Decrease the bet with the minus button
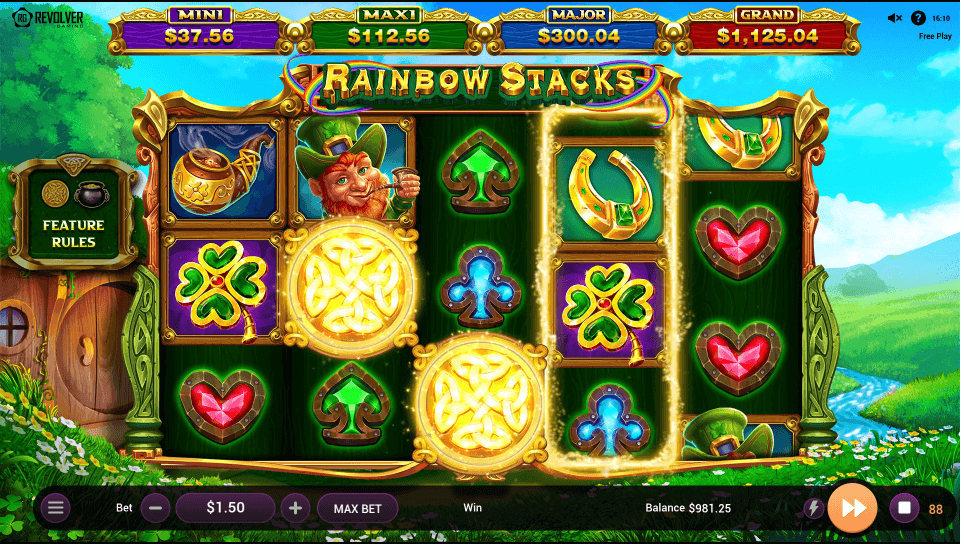Screen dimensions: 964x544 (154, 508)
